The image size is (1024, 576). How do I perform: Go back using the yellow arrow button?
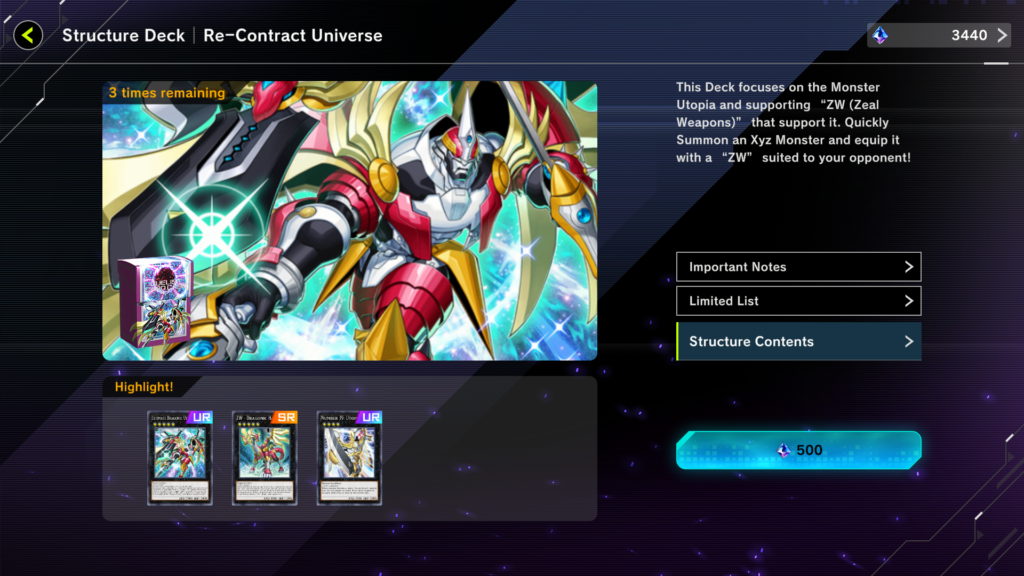tap(28, 36)
